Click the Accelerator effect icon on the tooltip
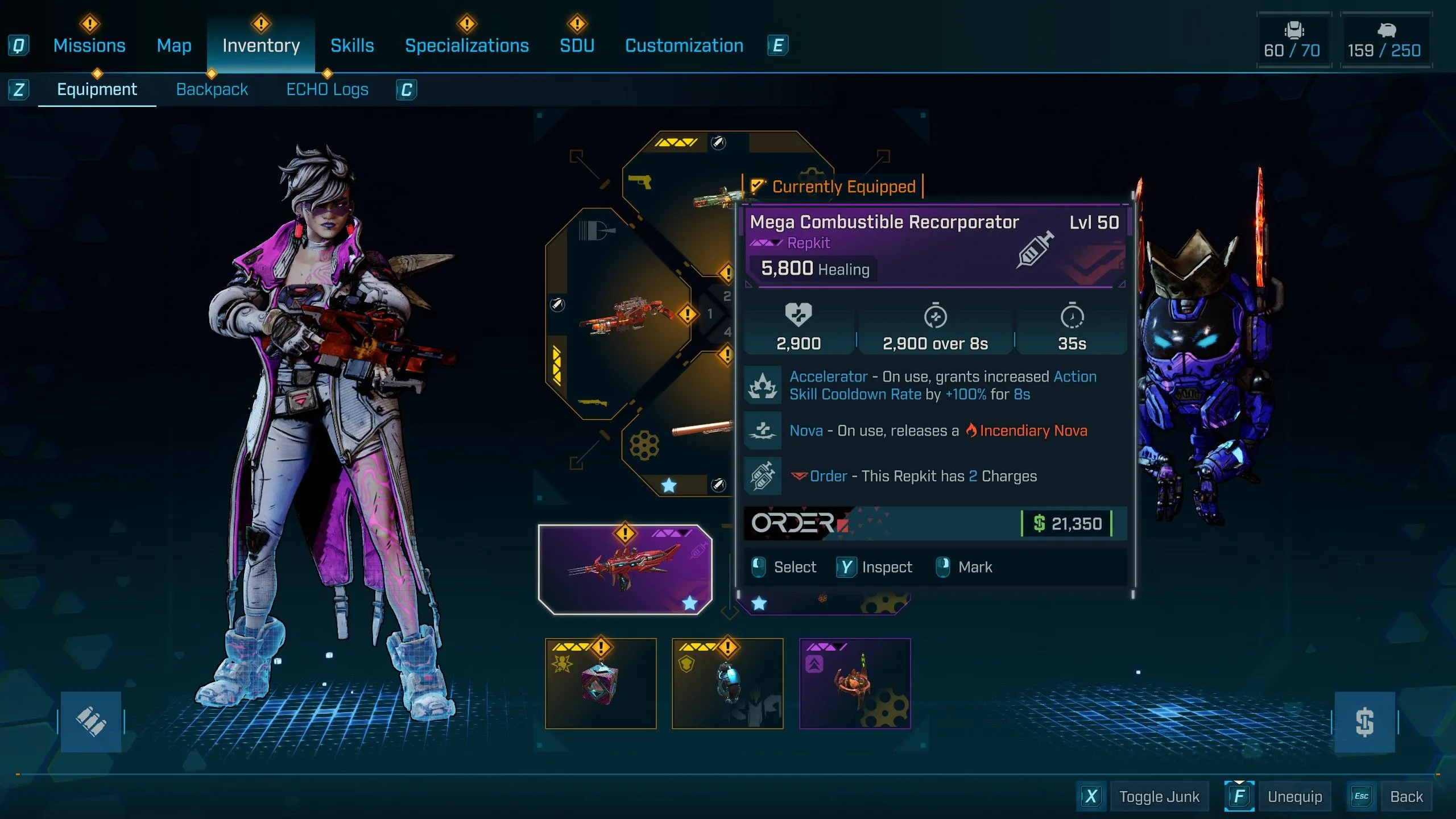This screenshot has height=819, width=1456. tap(763, 384)
